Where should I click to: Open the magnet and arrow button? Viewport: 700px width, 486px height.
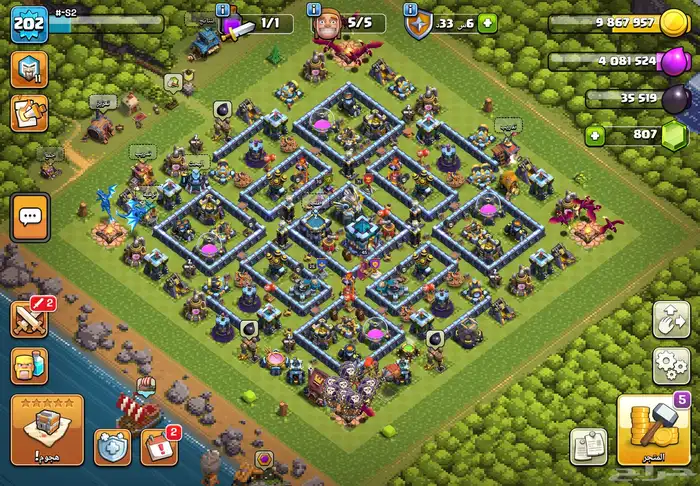pyautogui.click(x=670, y=319)
